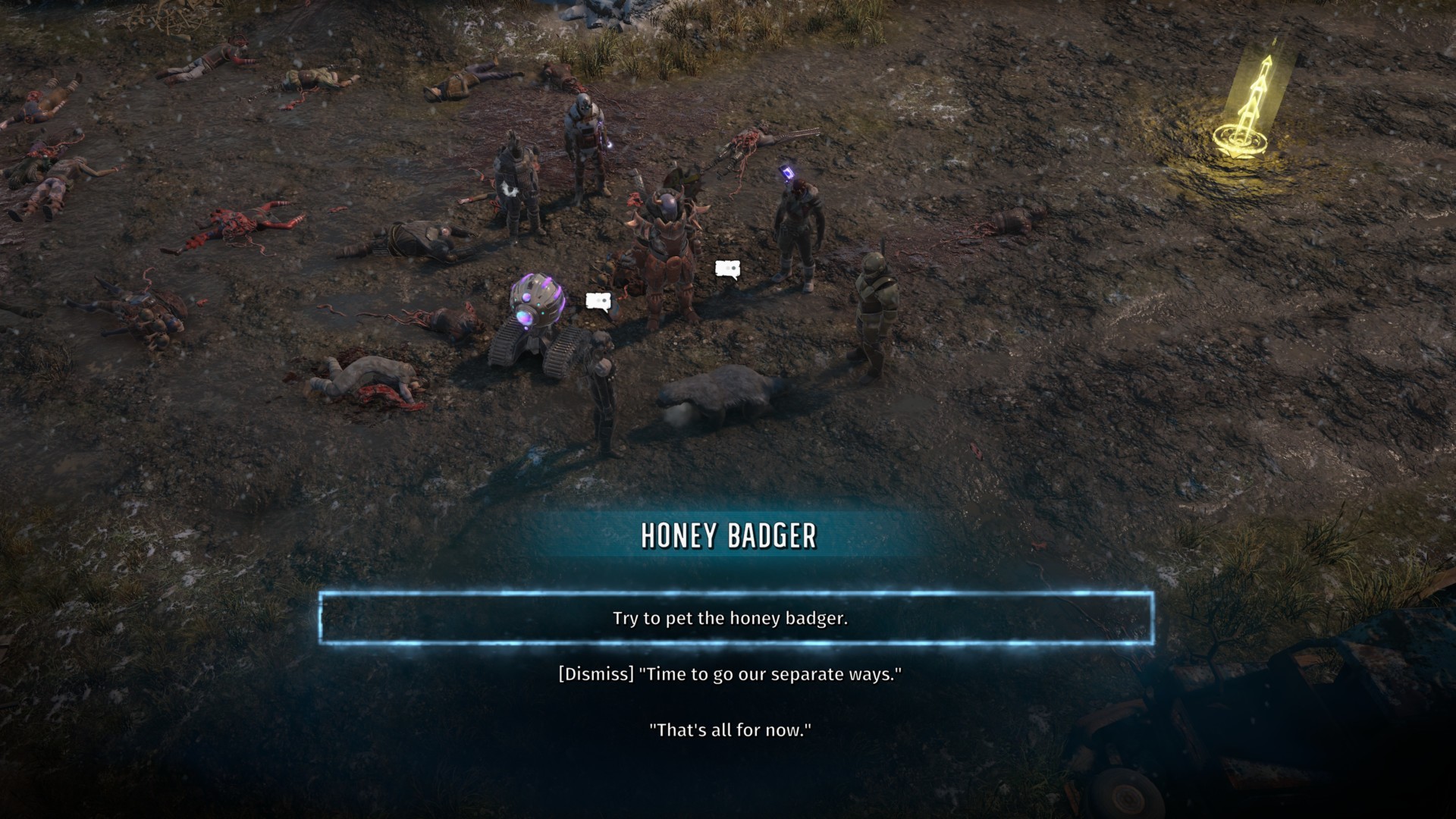This screenshot has height=819, width=1456.
Task: Select the Dismiss "go our separate ways" option
Action: (x=730, y=674)
